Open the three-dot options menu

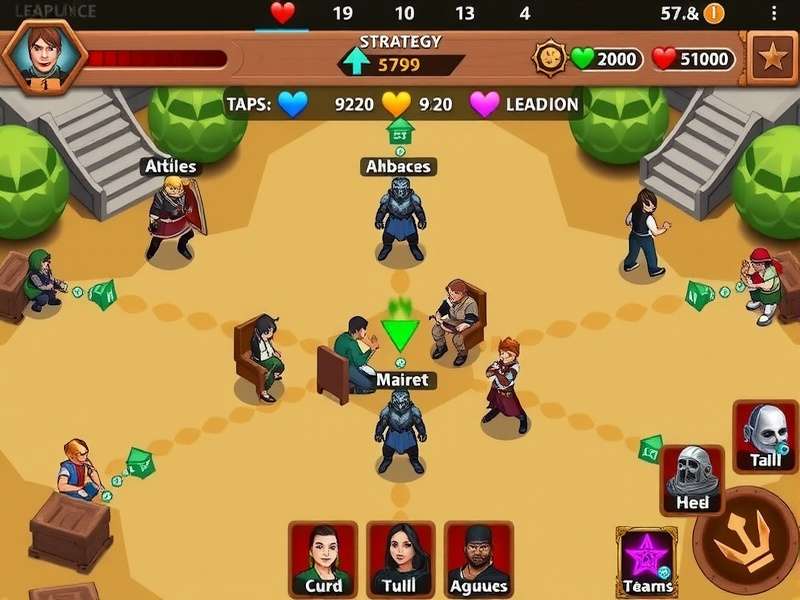[774, 13]
